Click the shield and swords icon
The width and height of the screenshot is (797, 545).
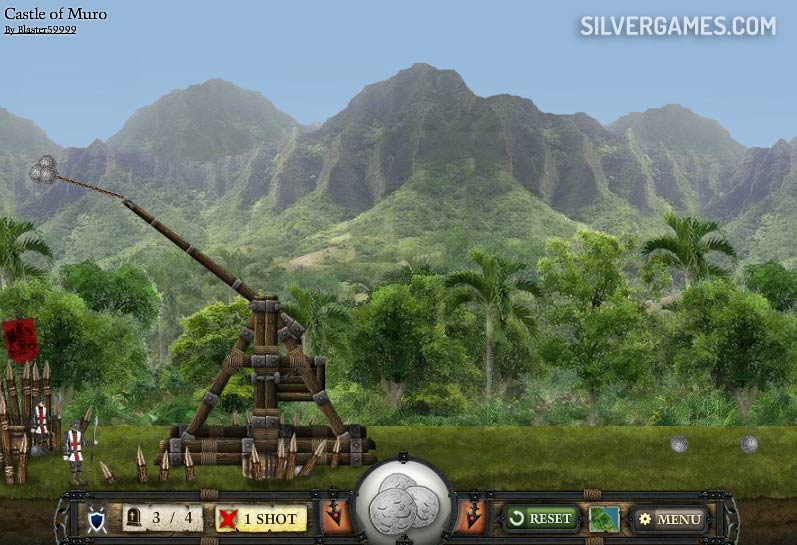click(97, 519)
